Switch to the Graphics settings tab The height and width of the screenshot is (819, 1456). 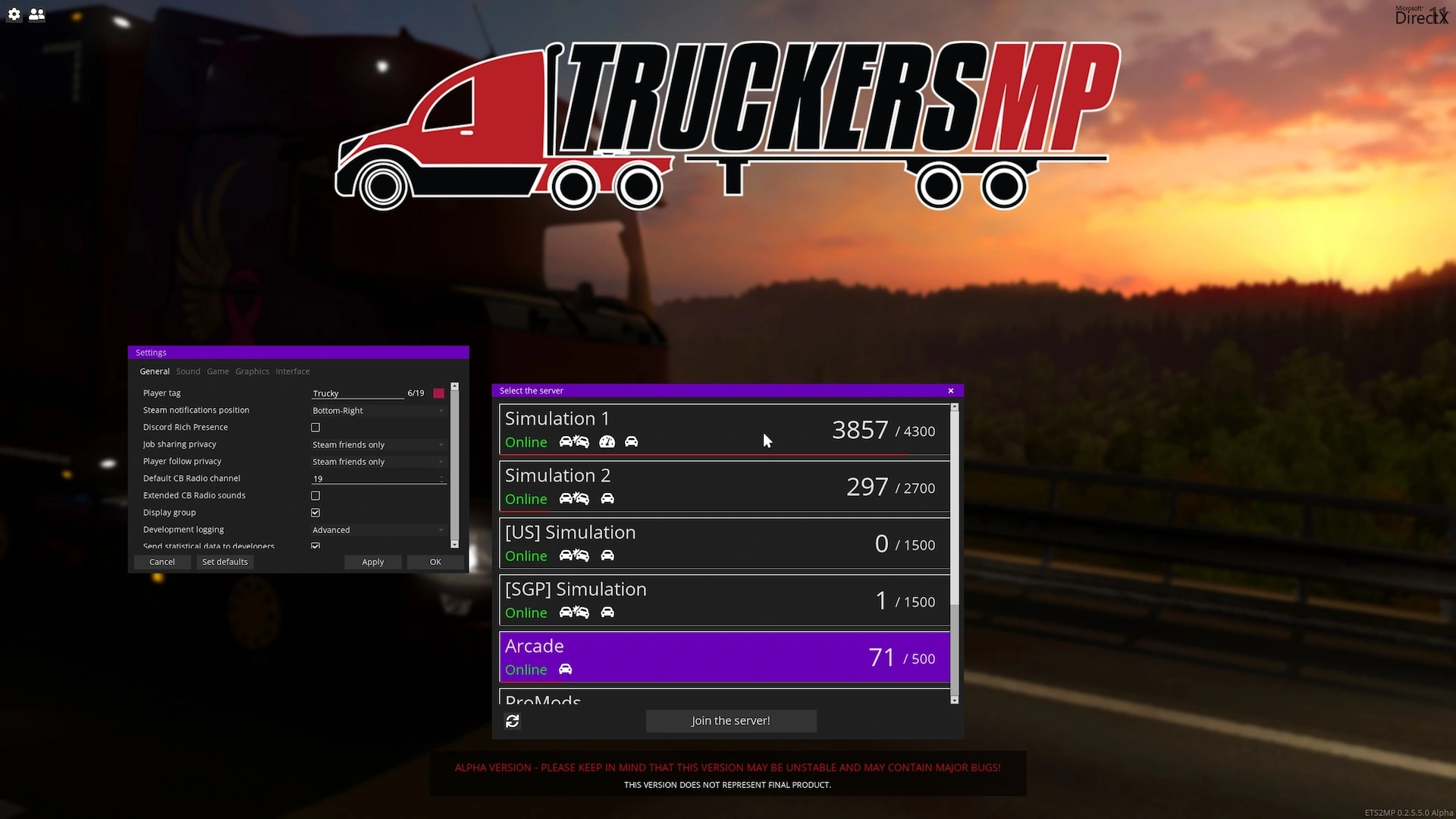pos(252,372)
